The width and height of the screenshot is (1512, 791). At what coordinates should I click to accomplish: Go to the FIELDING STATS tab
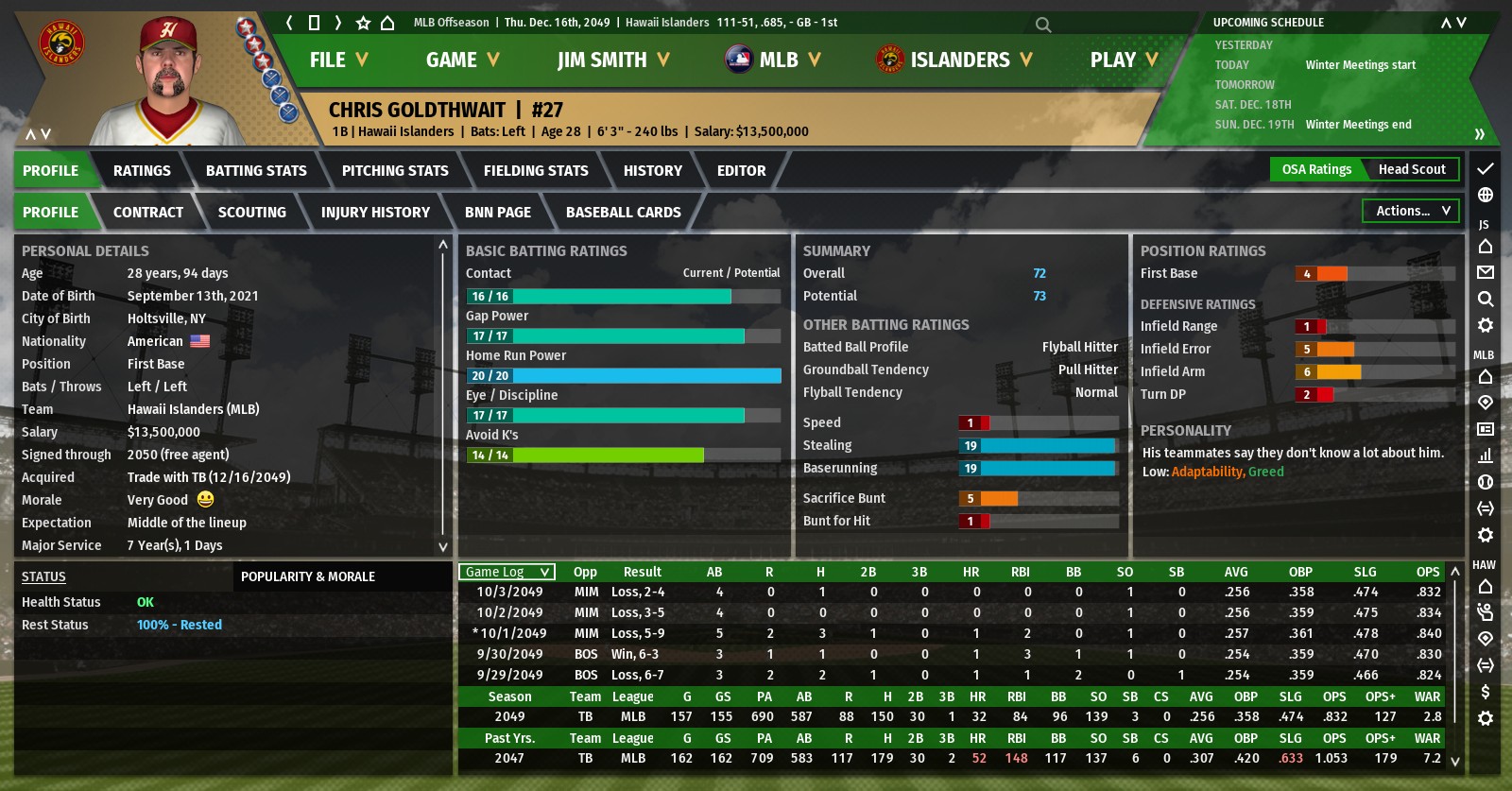click(x=536, y=171)
